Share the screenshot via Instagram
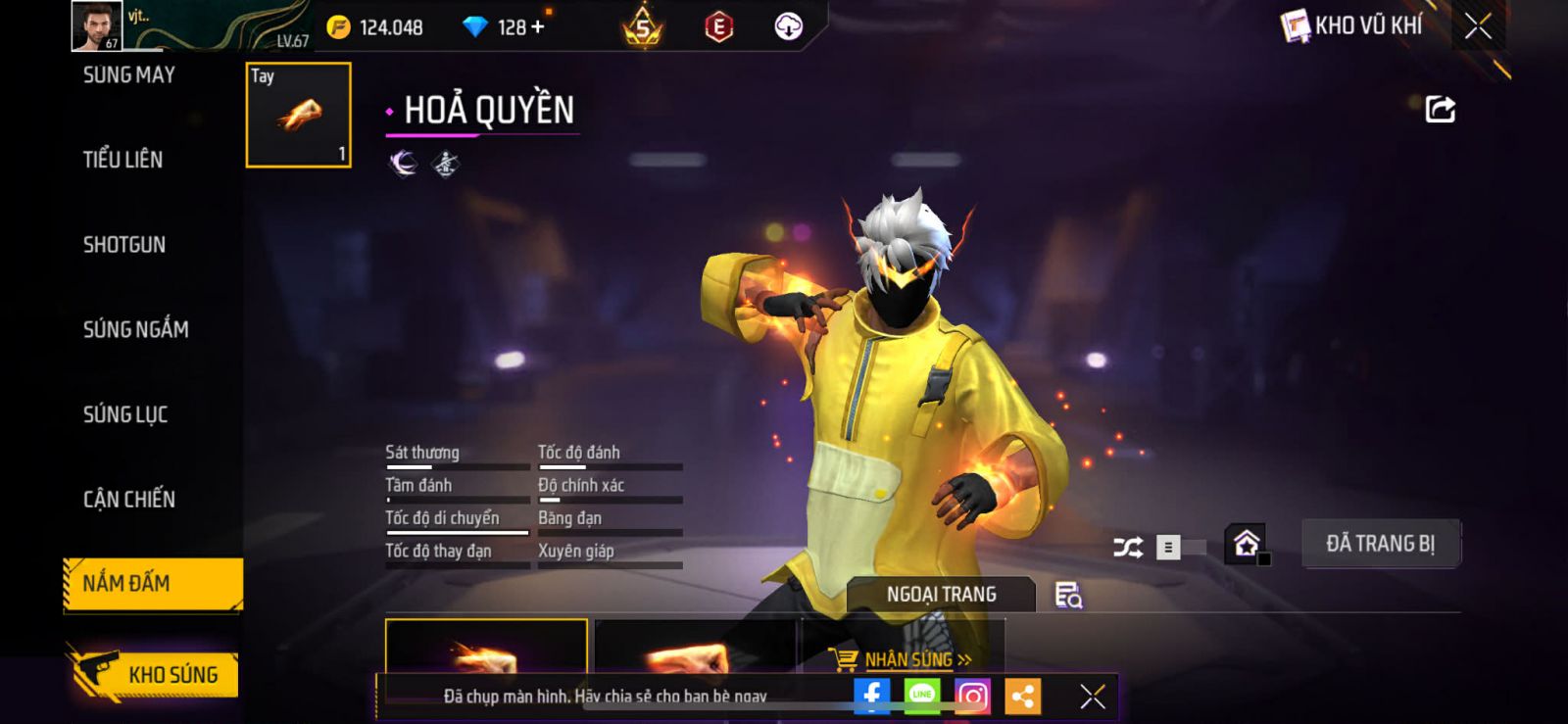 (972, 696)
